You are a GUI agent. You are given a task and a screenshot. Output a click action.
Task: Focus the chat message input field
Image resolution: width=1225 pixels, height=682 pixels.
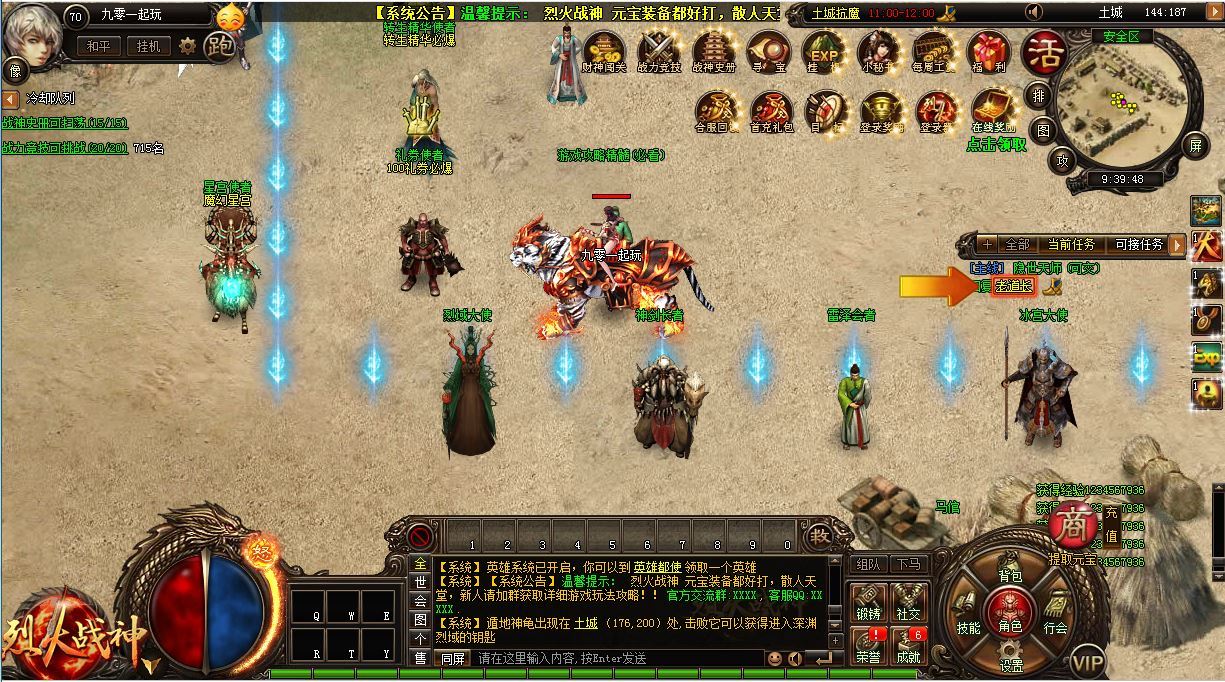pos(615,658)
